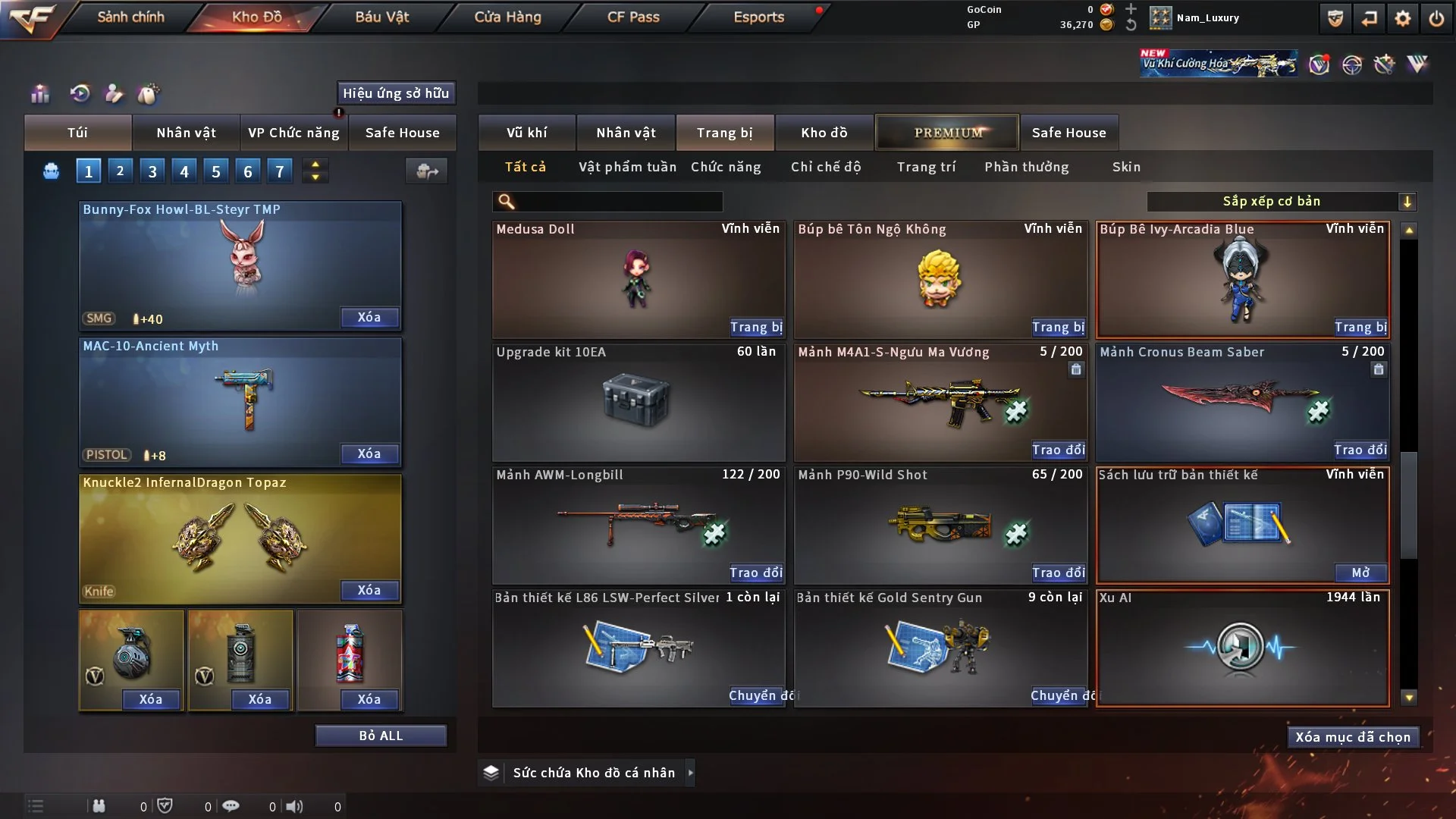The image size is (1456, 819).
Task: Go to Sảnh chính lobby
Action: click(130, 17)
